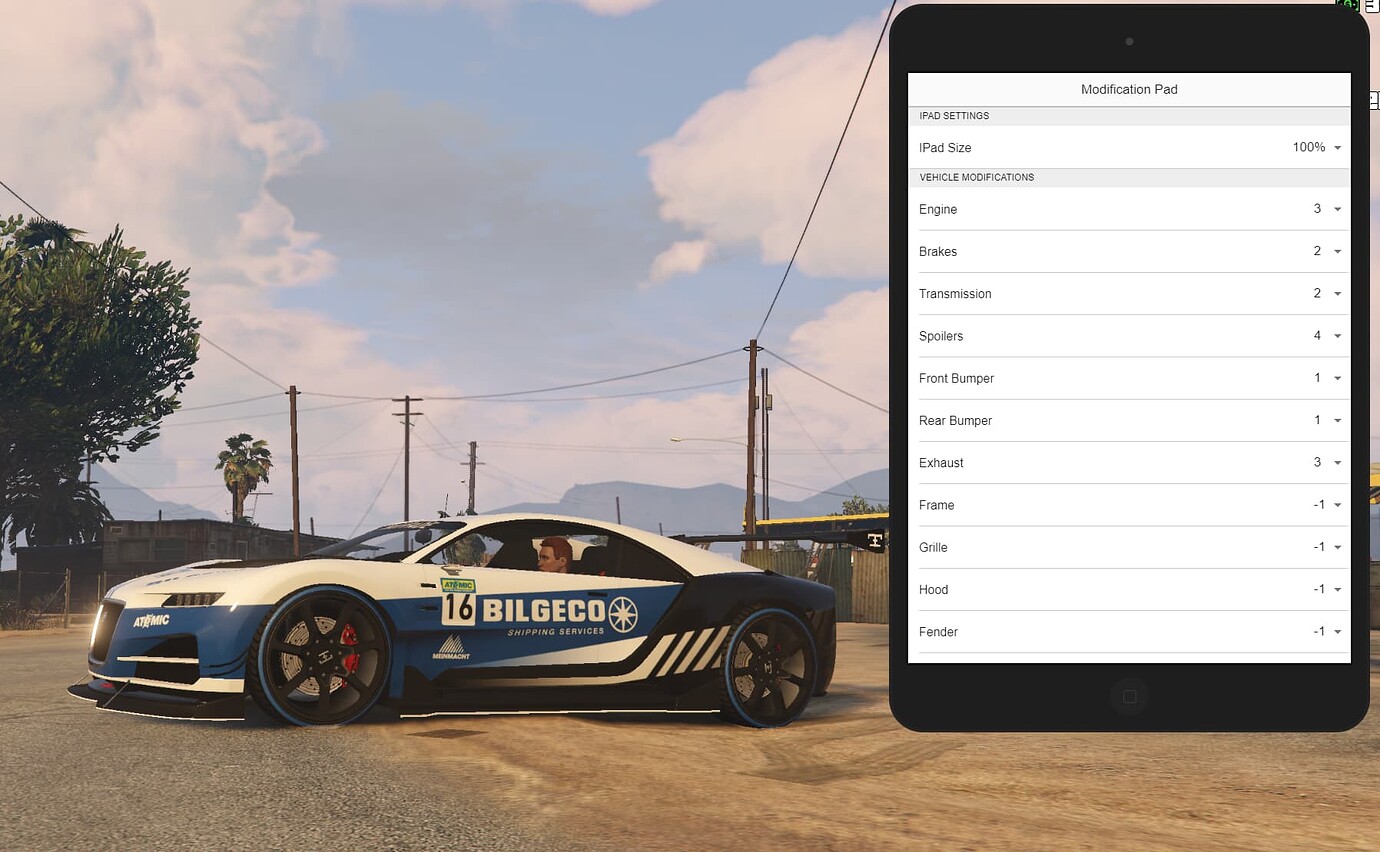Expand the Exhaust options dropdown
The image size is (1380, 852).
coord(1336,462)
